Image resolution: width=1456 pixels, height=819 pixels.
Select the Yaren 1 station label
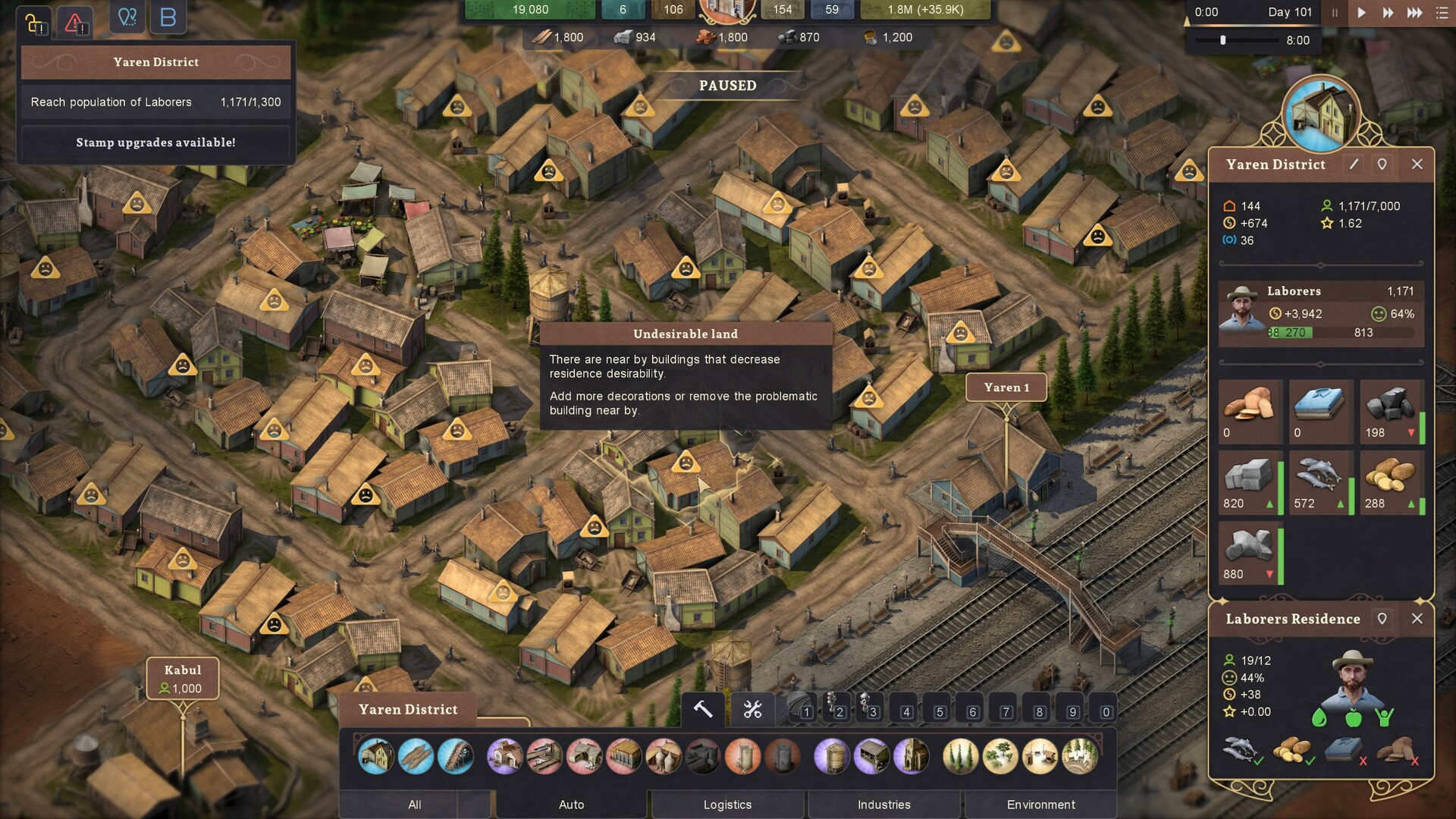pos(1006,388)
